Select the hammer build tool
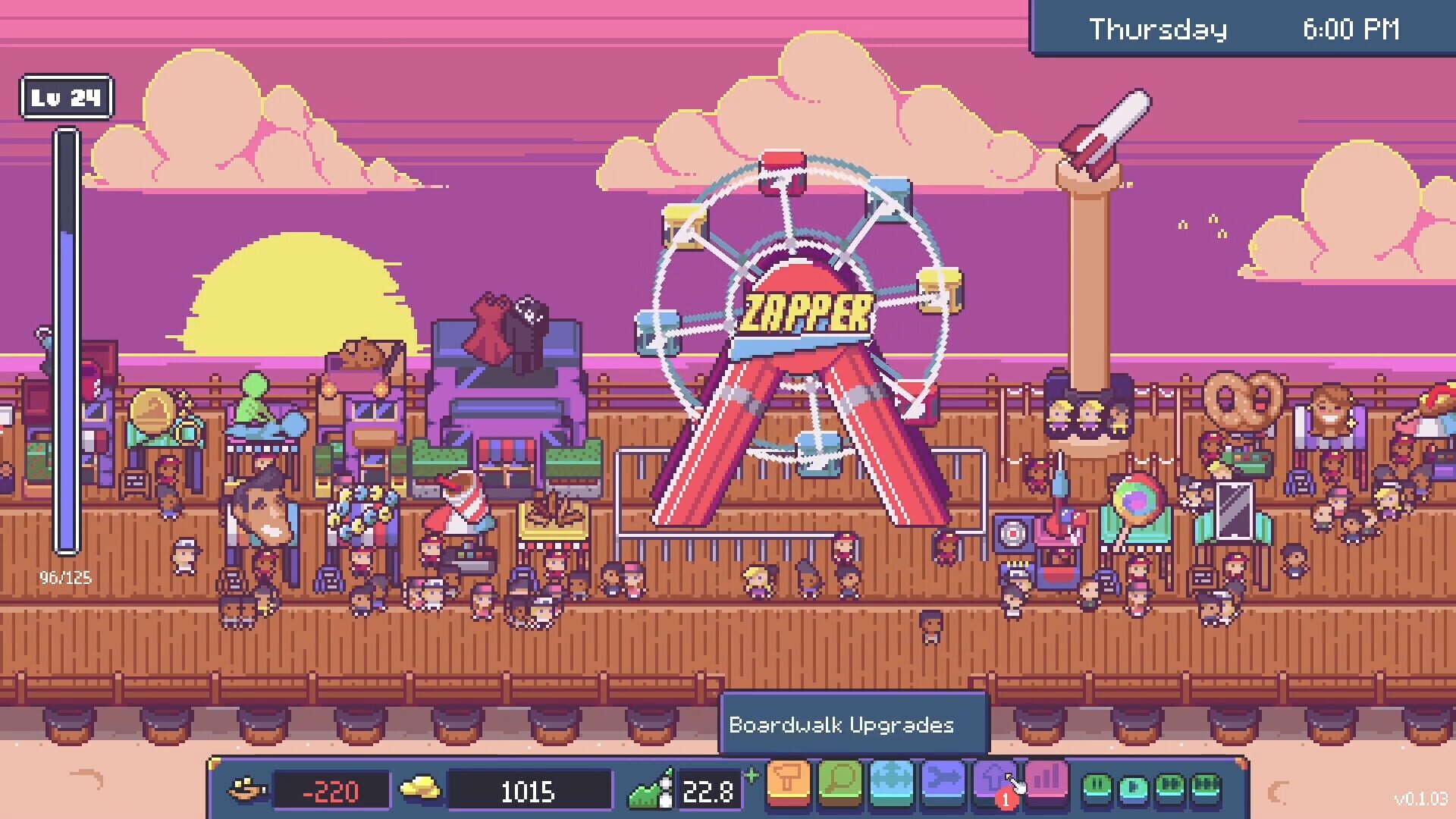 786,781
